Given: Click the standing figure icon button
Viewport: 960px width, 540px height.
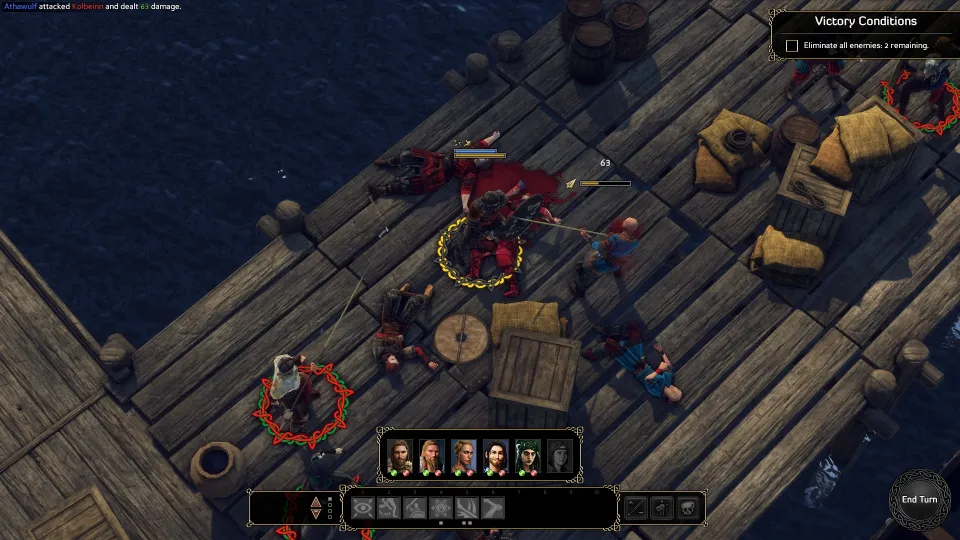Looking at the screenshot, I should [x=662, y=508].
